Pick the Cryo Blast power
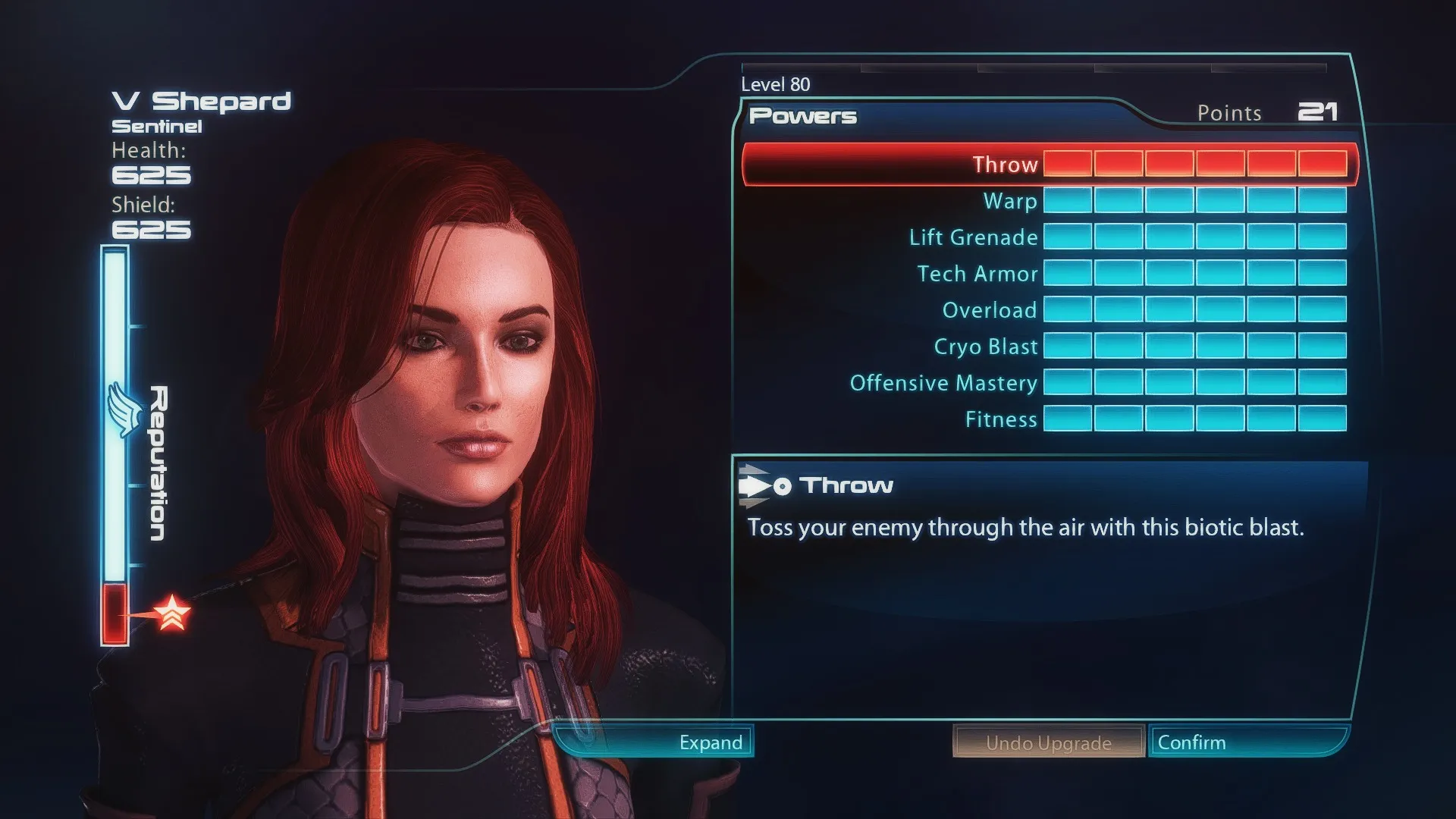Image resolution: width=1456 pixels, height=819 pixels. coord(985,347)
